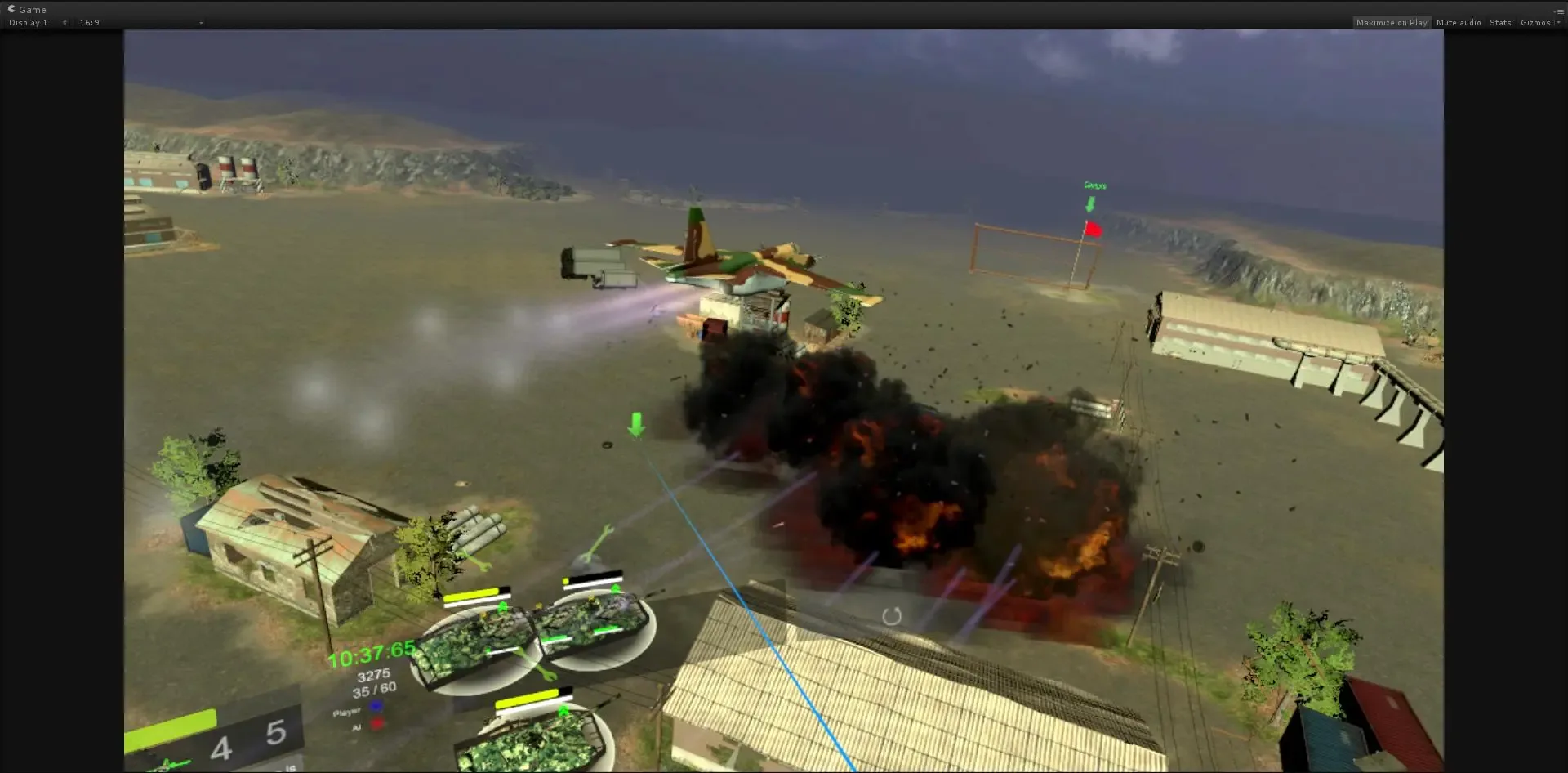The width and height of the screenshot is (1568, 773).
Task: Click the 35/60 unit counter
Action: coord(375,689)
